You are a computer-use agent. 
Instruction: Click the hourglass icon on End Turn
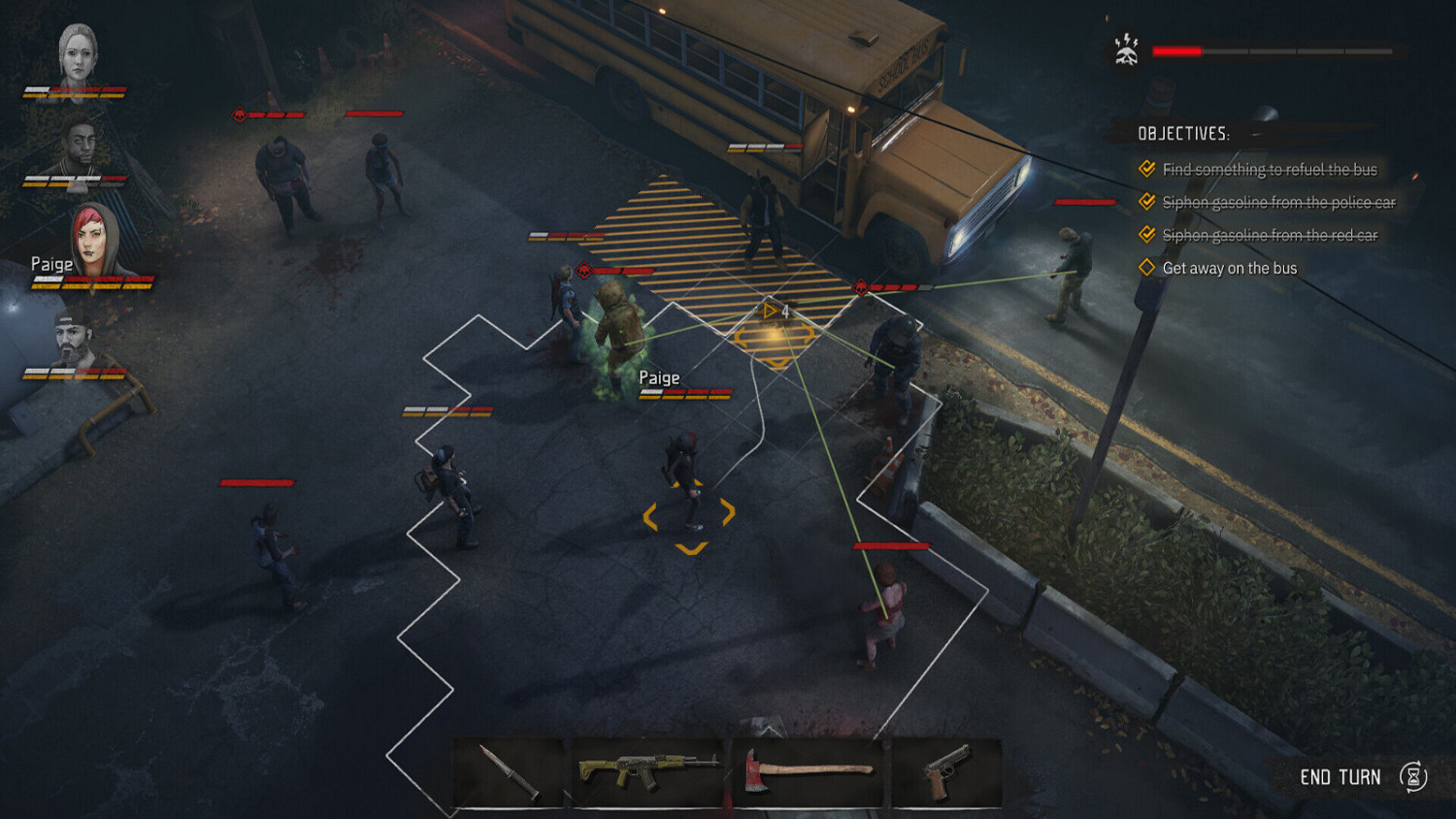tap(1415, 776)
